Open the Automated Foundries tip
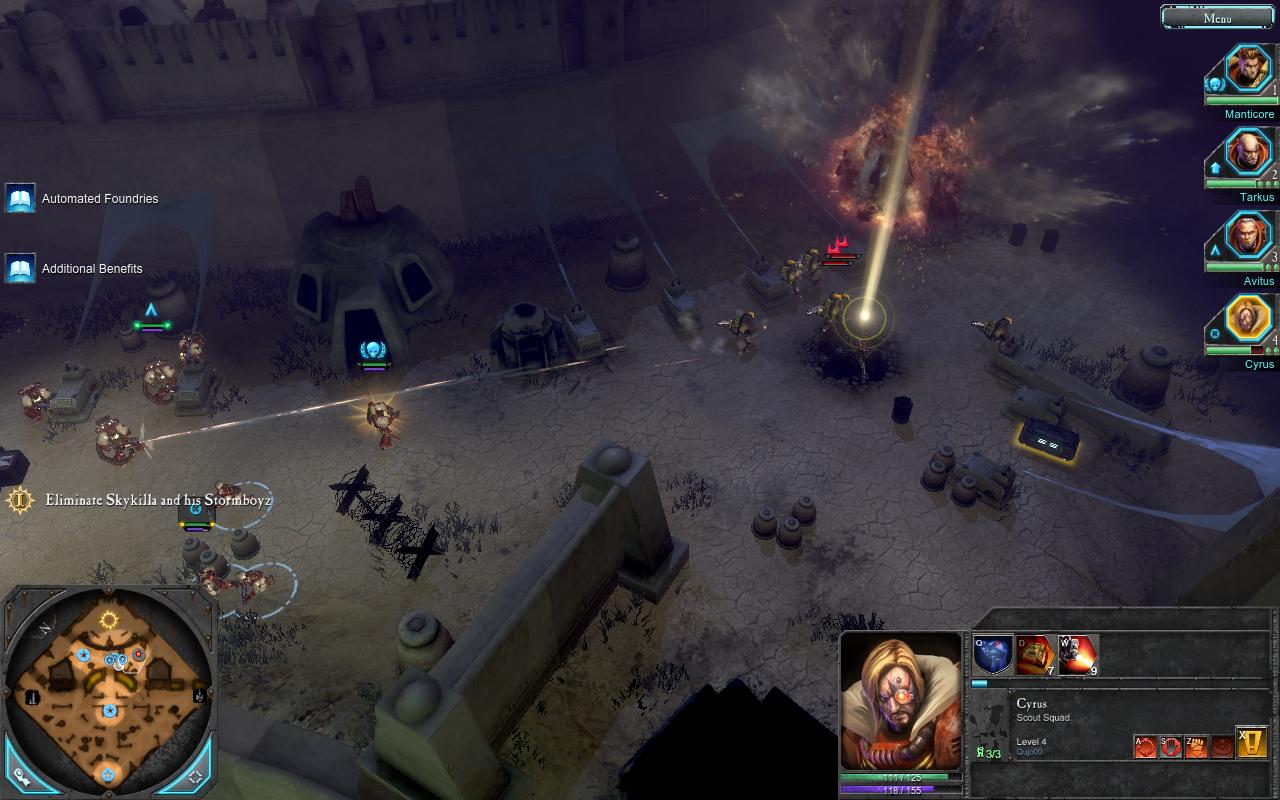 pyautogui.click(x=21, y=198)
